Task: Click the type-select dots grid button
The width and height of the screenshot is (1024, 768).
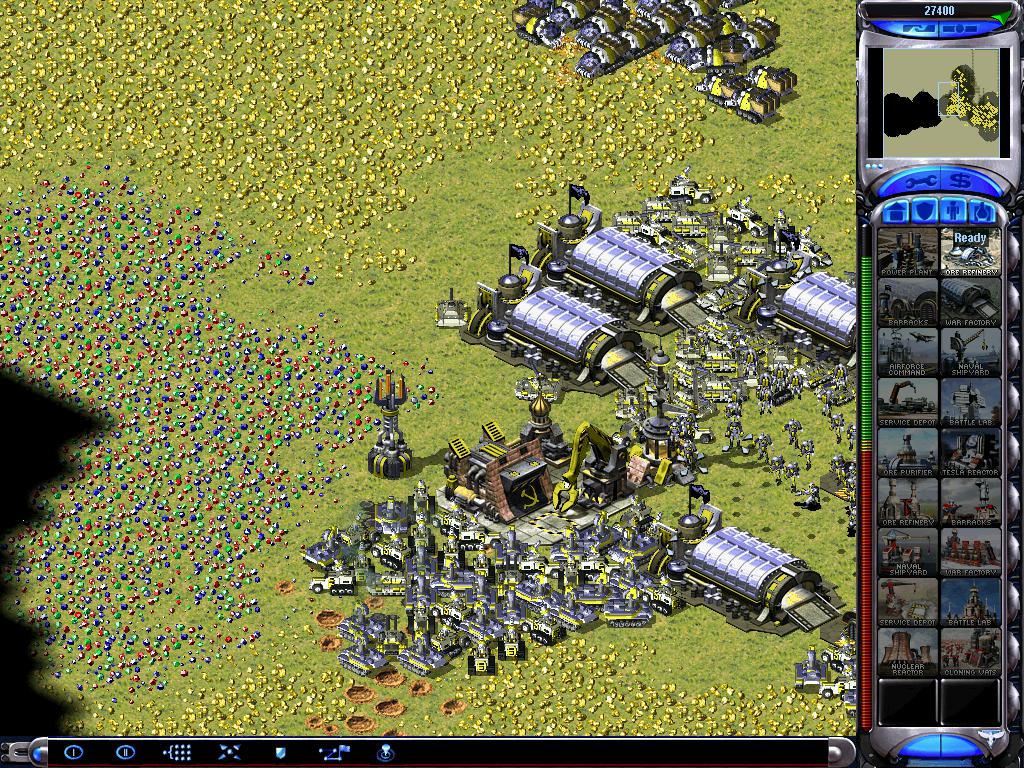Action: [x=177, y=751]
